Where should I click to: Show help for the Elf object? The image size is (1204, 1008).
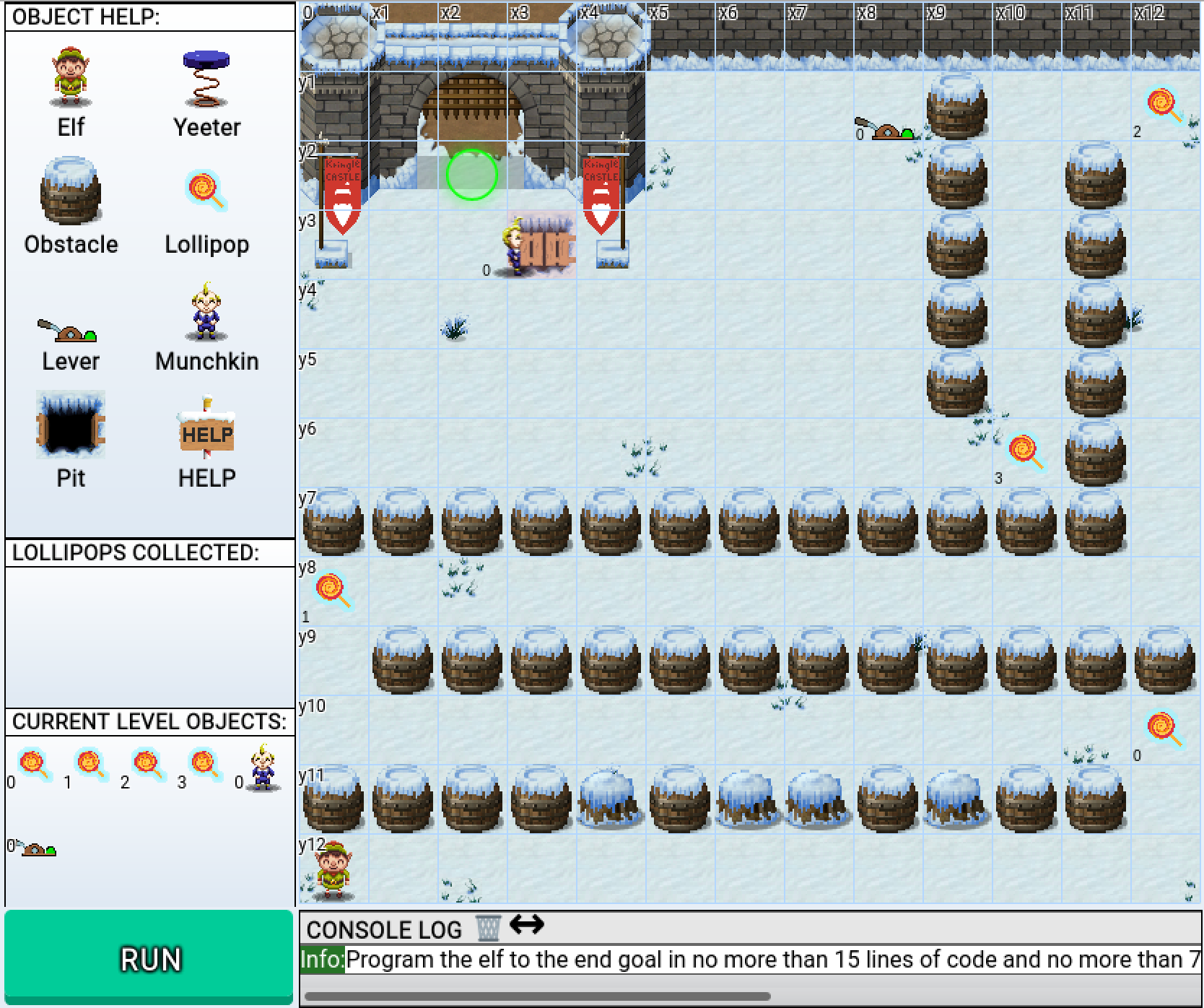coord(71,78)
